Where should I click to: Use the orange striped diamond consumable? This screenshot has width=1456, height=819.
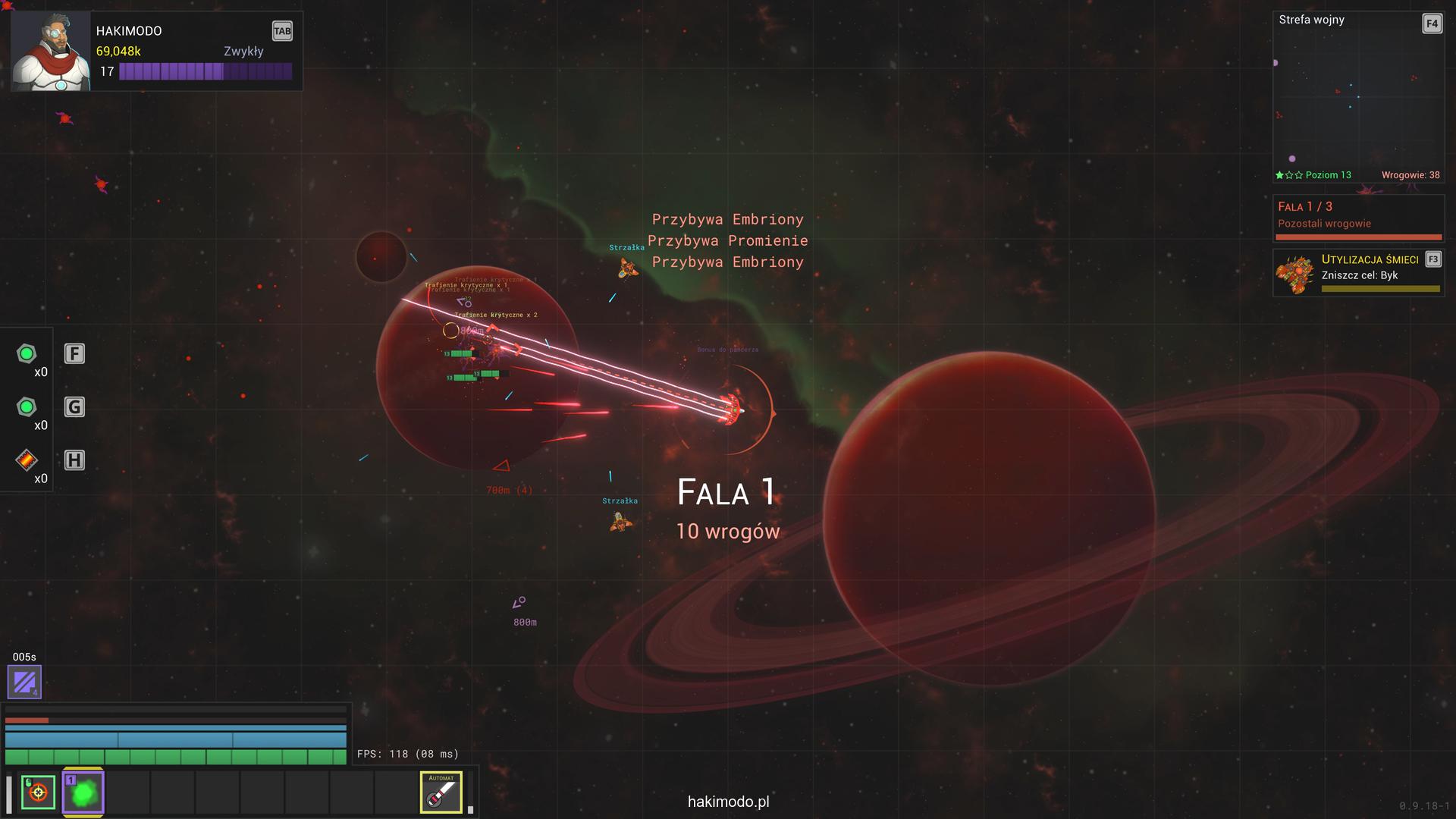click(27, 460)
